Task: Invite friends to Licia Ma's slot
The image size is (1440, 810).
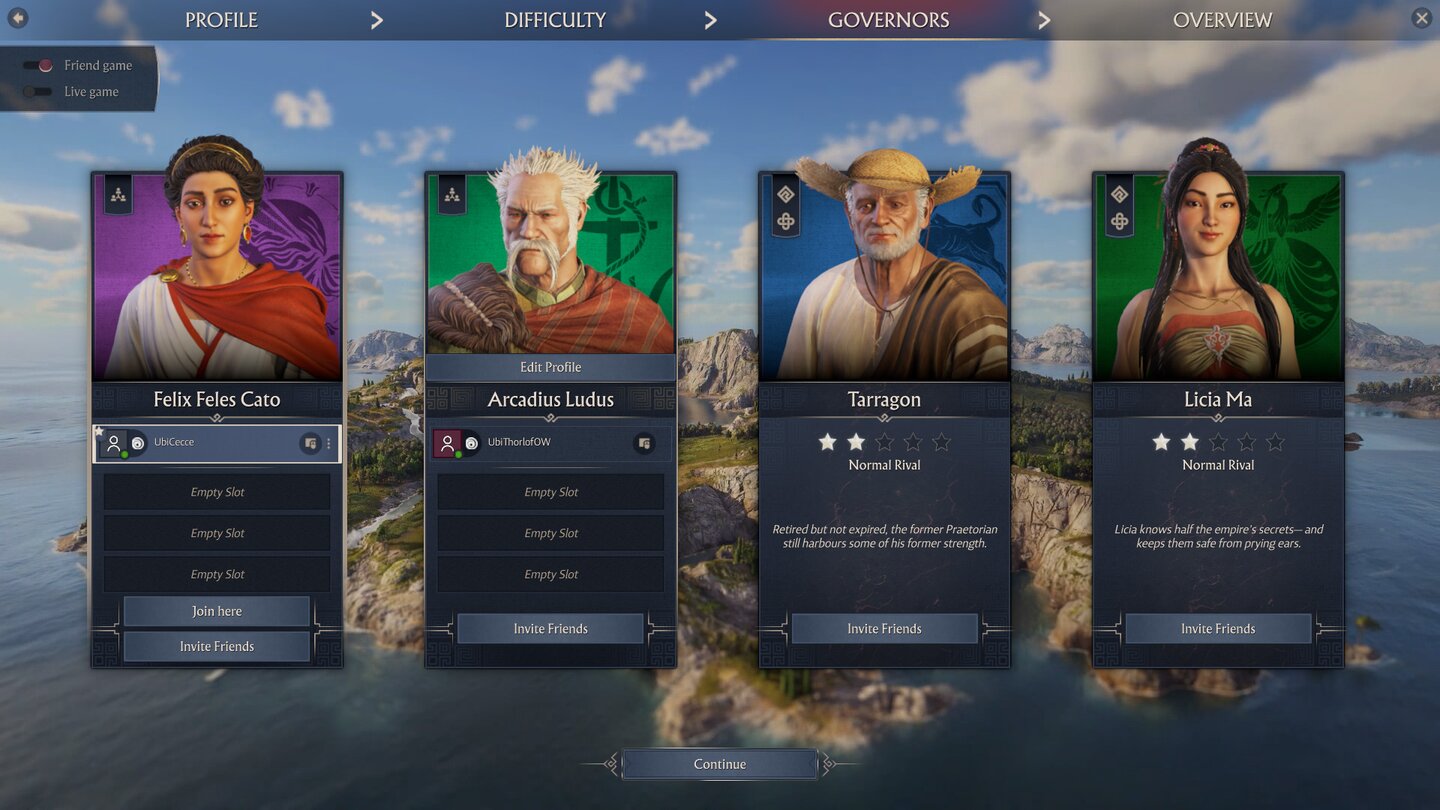Action: click(1218, 629)
